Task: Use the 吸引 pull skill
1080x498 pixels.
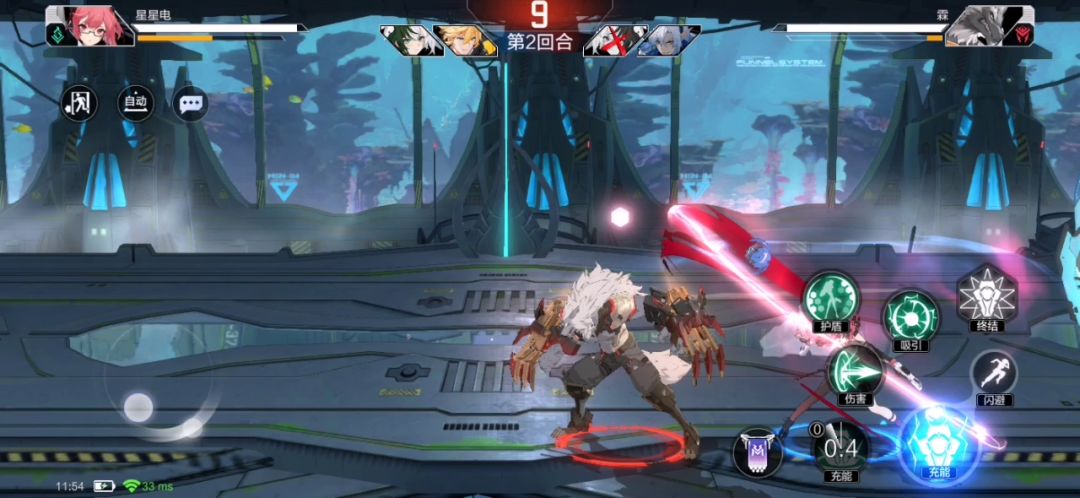Action: [910, 316]
